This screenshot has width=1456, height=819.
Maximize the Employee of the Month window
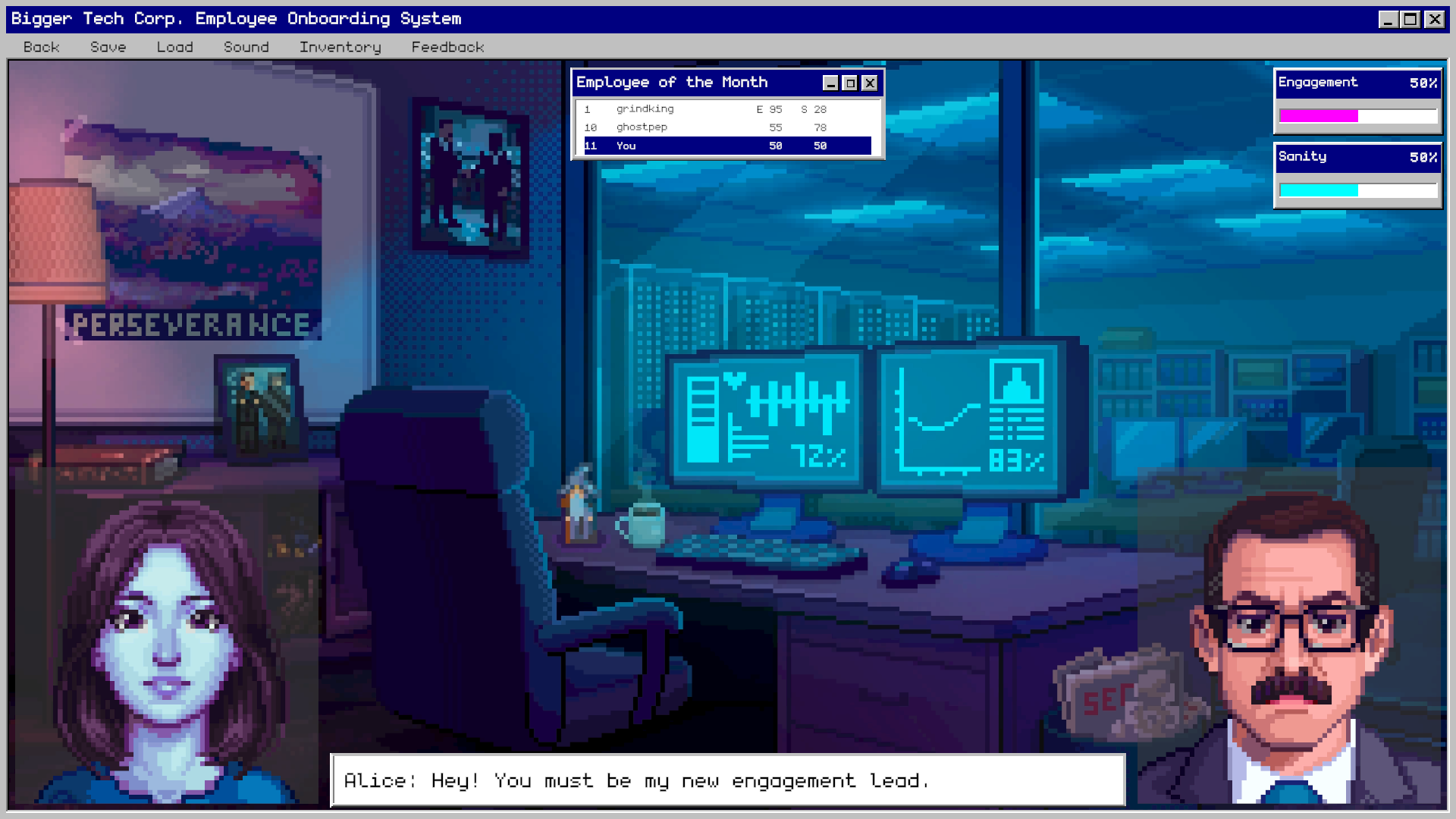849,83
